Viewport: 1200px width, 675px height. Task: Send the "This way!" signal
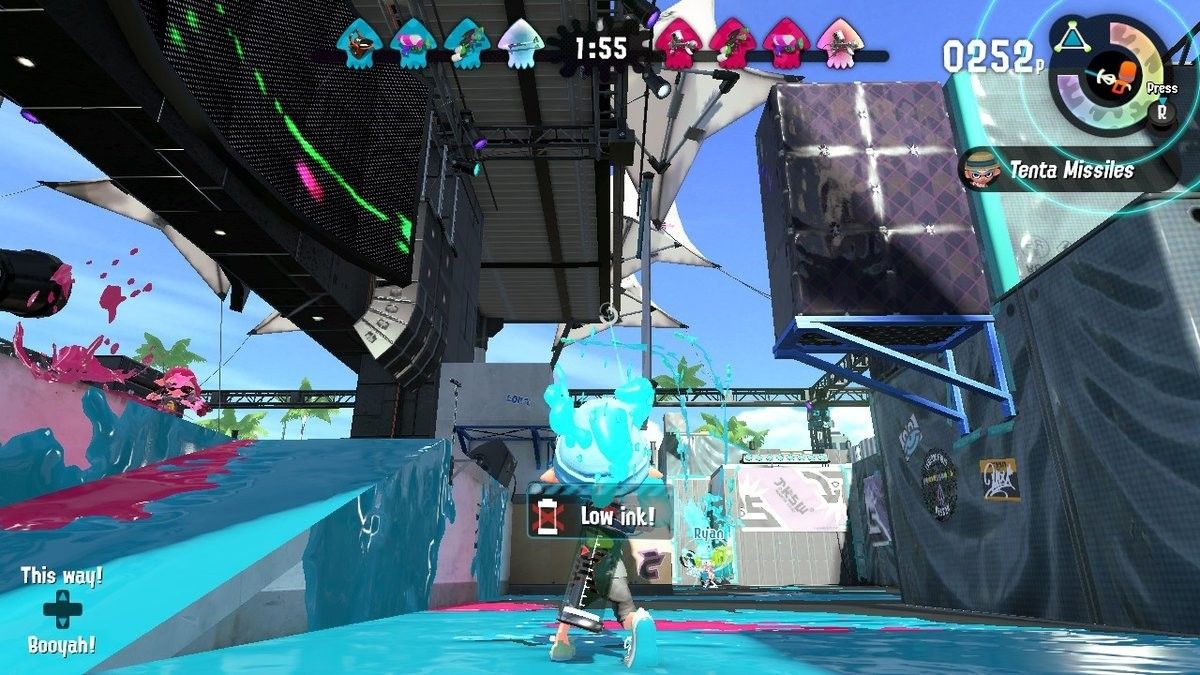62,577
